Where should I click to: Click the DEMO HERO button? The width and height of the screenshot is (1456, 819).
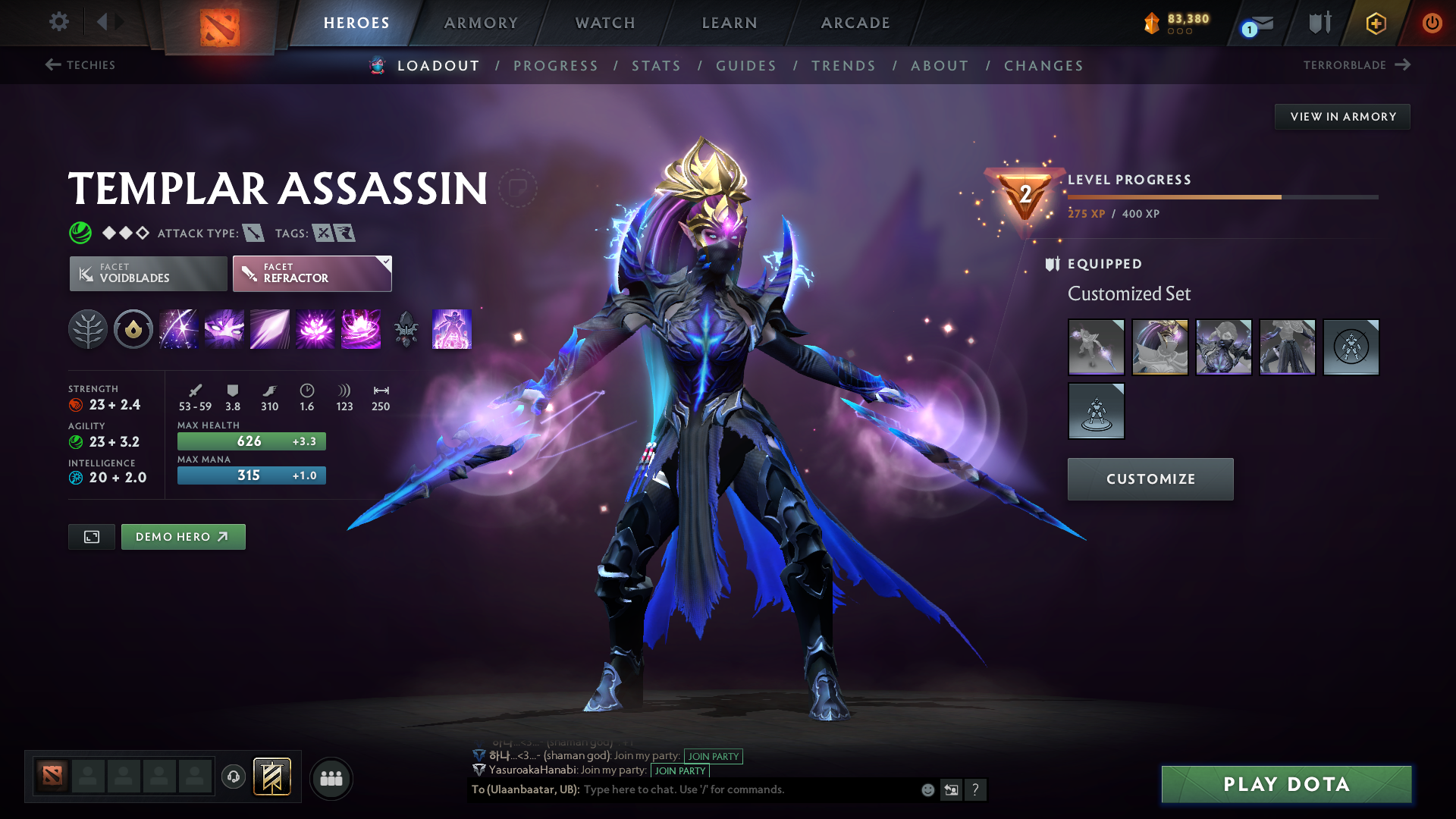183,536
